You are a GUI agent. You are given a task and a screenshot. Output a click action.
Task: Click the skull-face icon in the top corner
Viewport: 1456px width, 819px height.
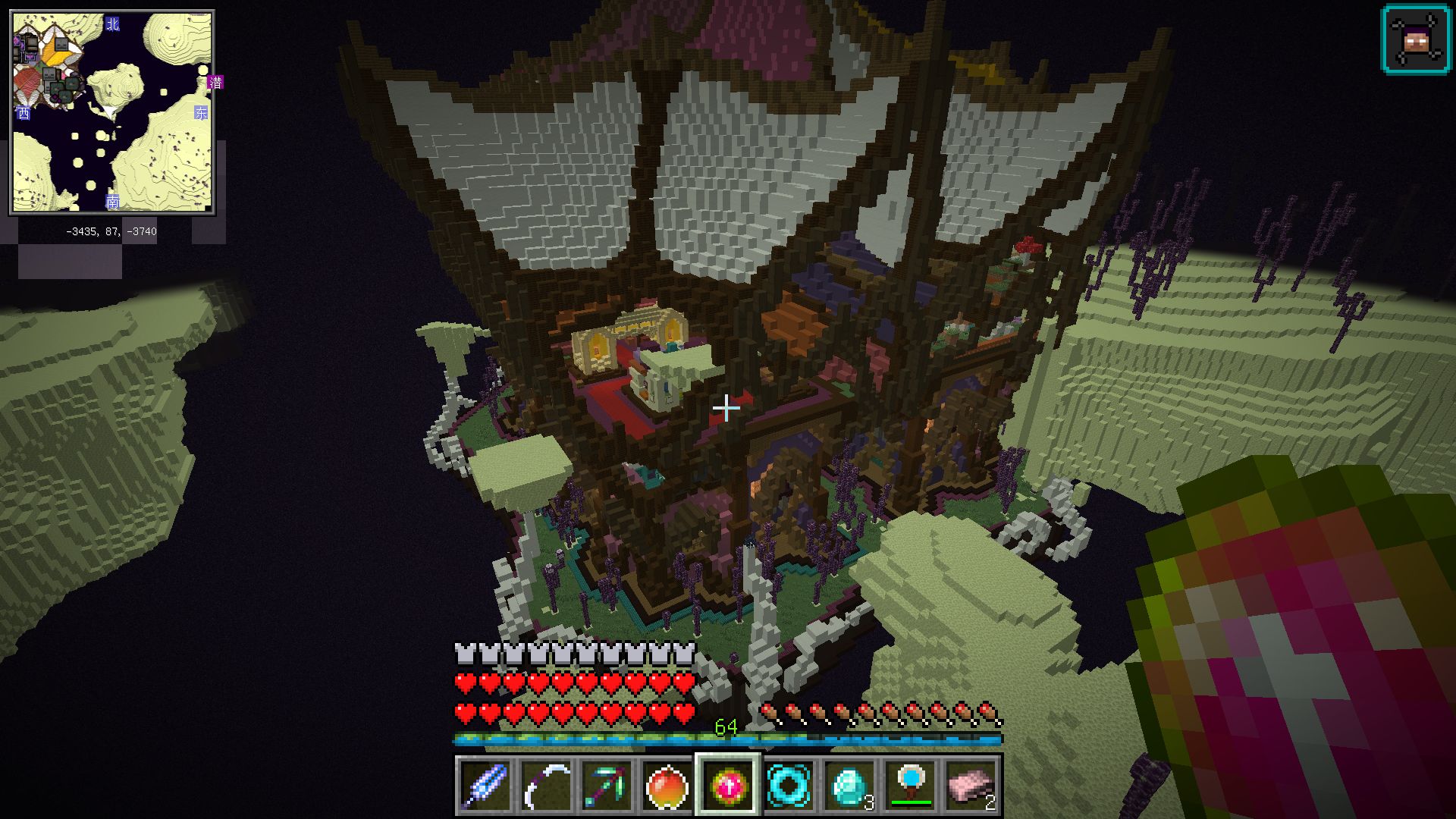click(x=1416, y=41)
